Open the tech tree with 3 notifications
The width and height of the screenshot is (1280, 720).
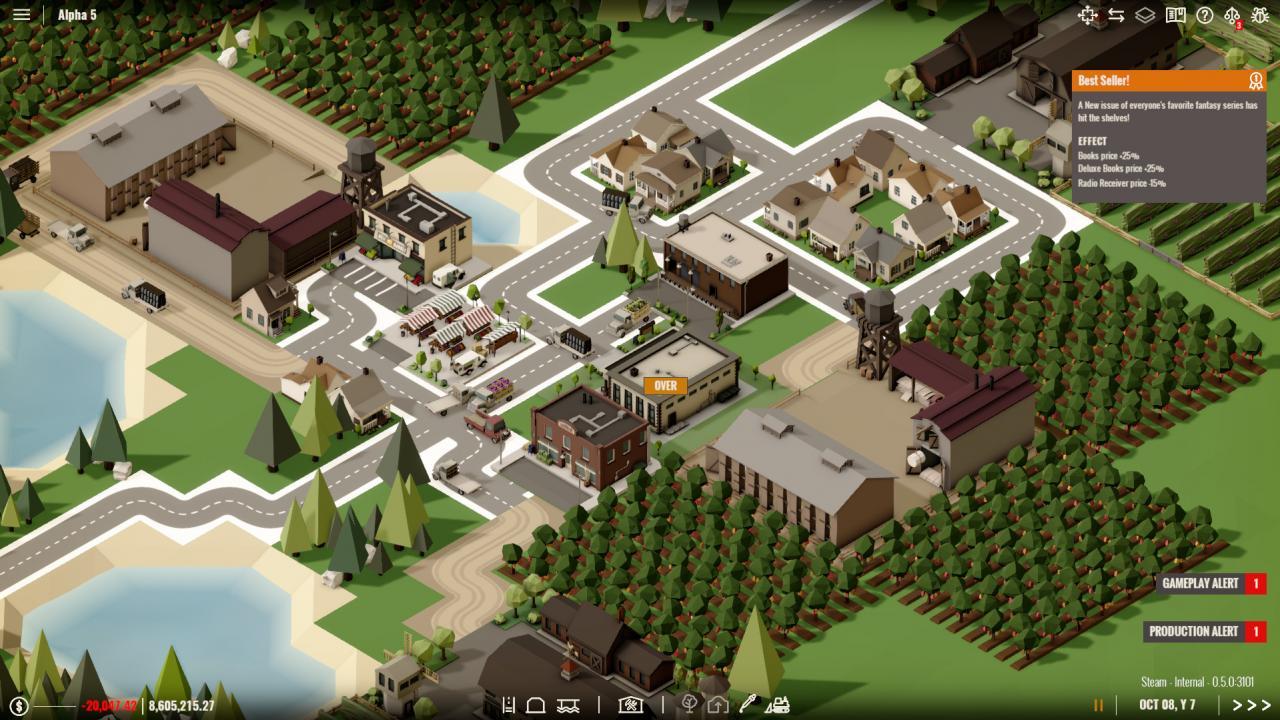pyautogui.click(x=1234, y=15)
